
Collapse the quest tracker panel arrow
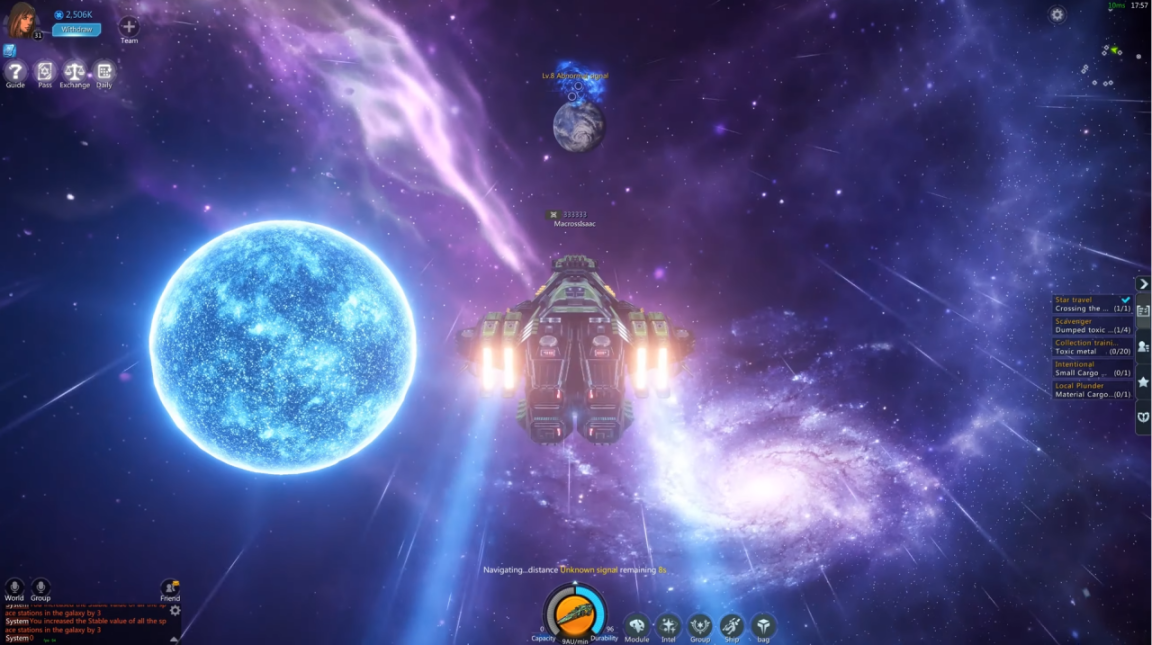coord(1143,284)
